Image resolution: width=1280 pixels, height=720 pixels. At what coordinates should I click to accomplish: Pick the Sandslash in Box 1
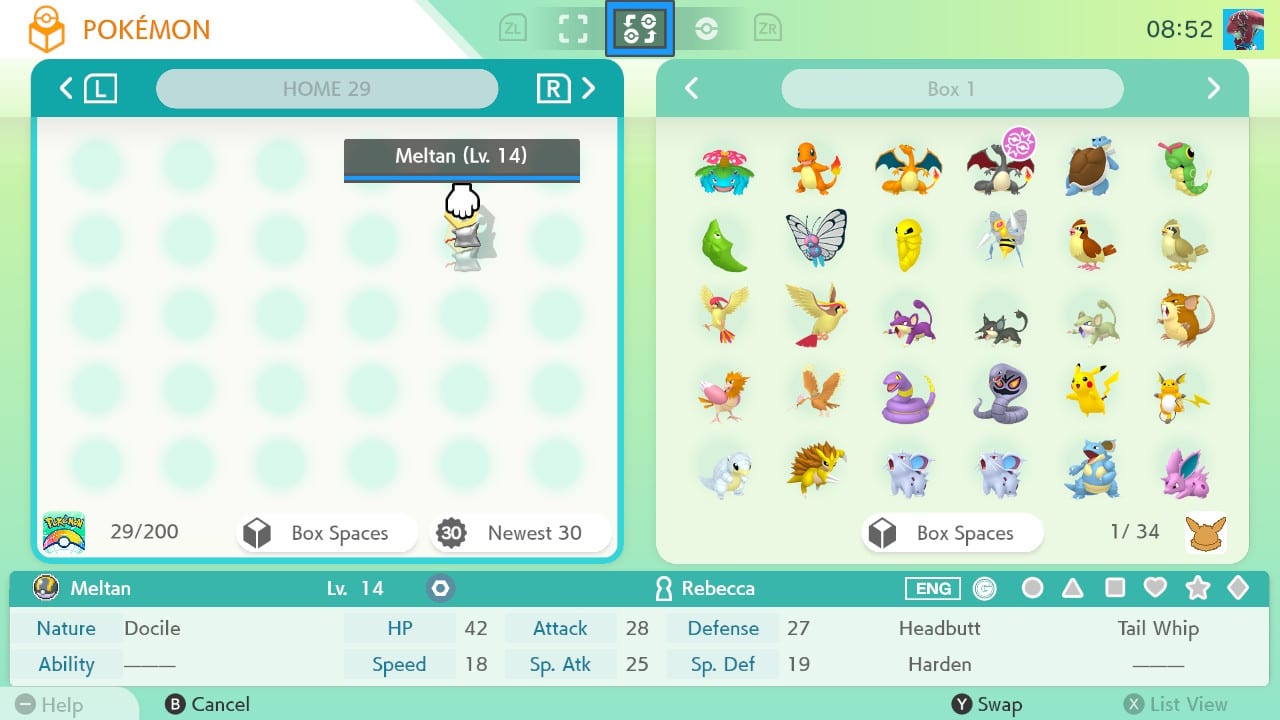(816, 468)
